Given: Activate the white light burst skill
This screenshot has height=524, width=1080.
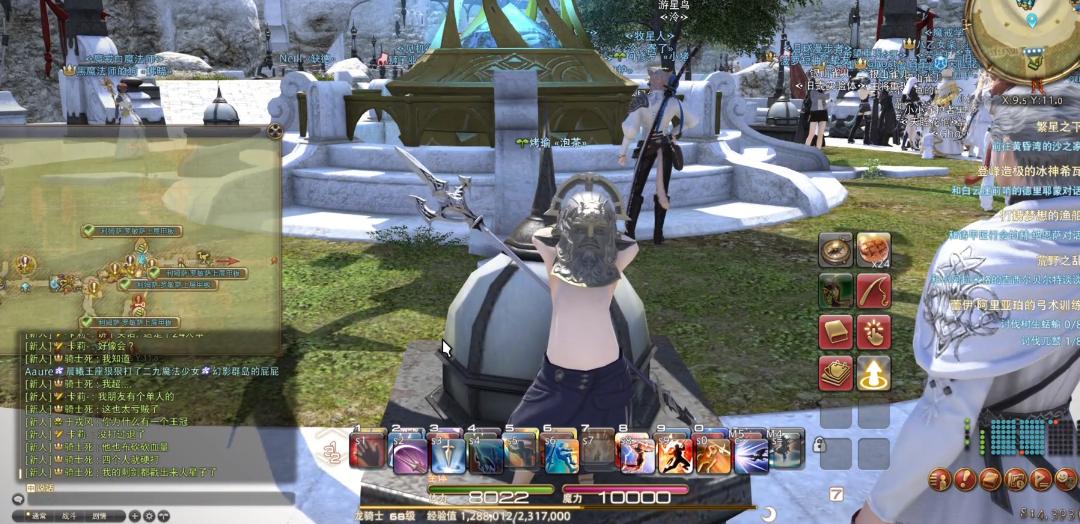Looking at the screenshot, I should point(751,454).
